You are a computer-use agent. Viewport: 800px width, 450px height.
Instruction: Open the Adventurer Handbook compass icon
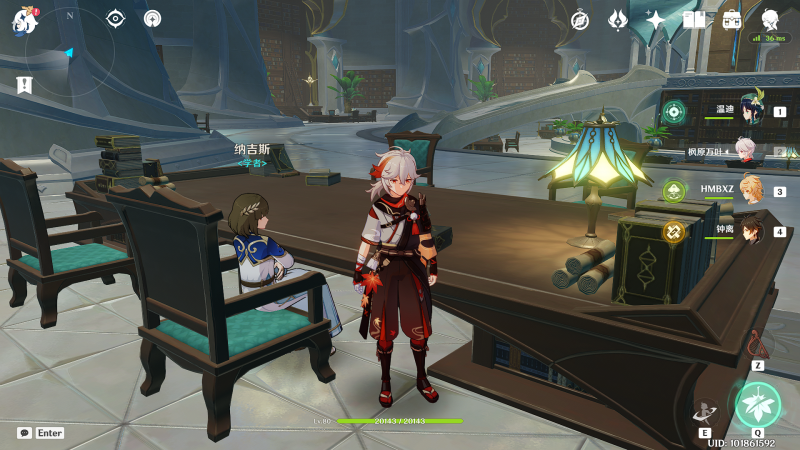click(580, 20)
